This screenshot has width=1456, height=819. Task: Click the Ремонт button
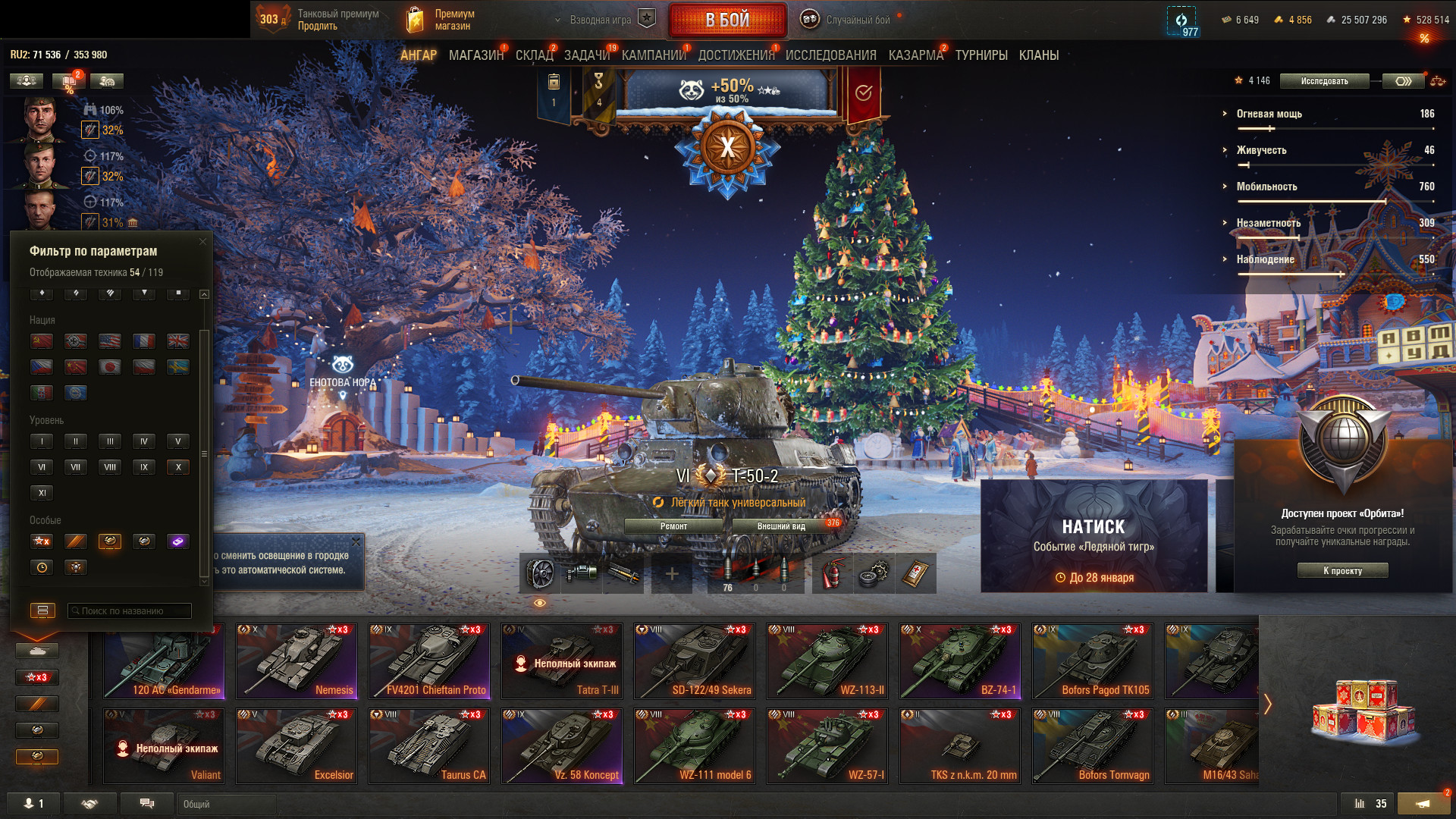[673, 526]
